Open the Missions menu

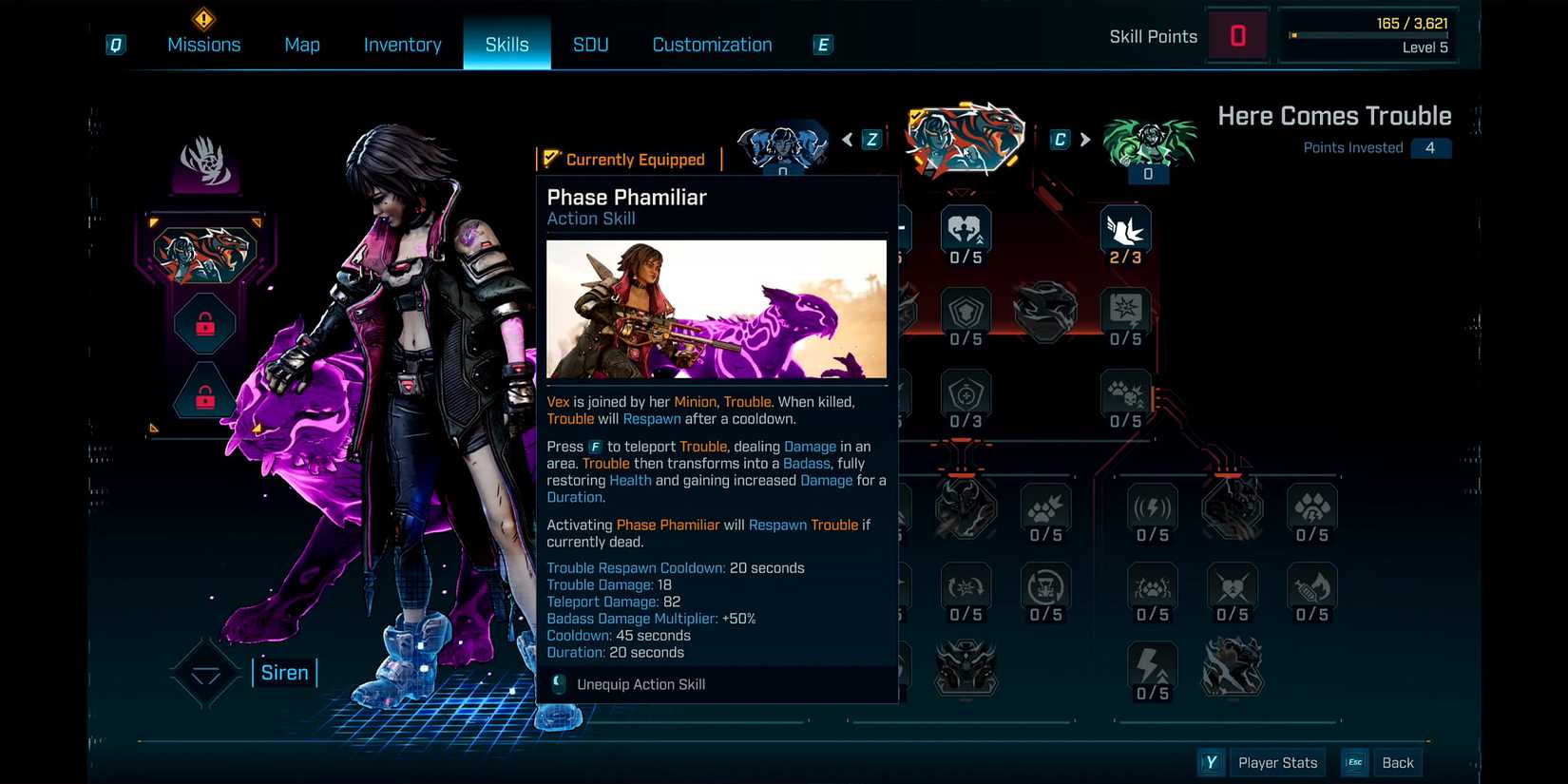coord(204,44)
